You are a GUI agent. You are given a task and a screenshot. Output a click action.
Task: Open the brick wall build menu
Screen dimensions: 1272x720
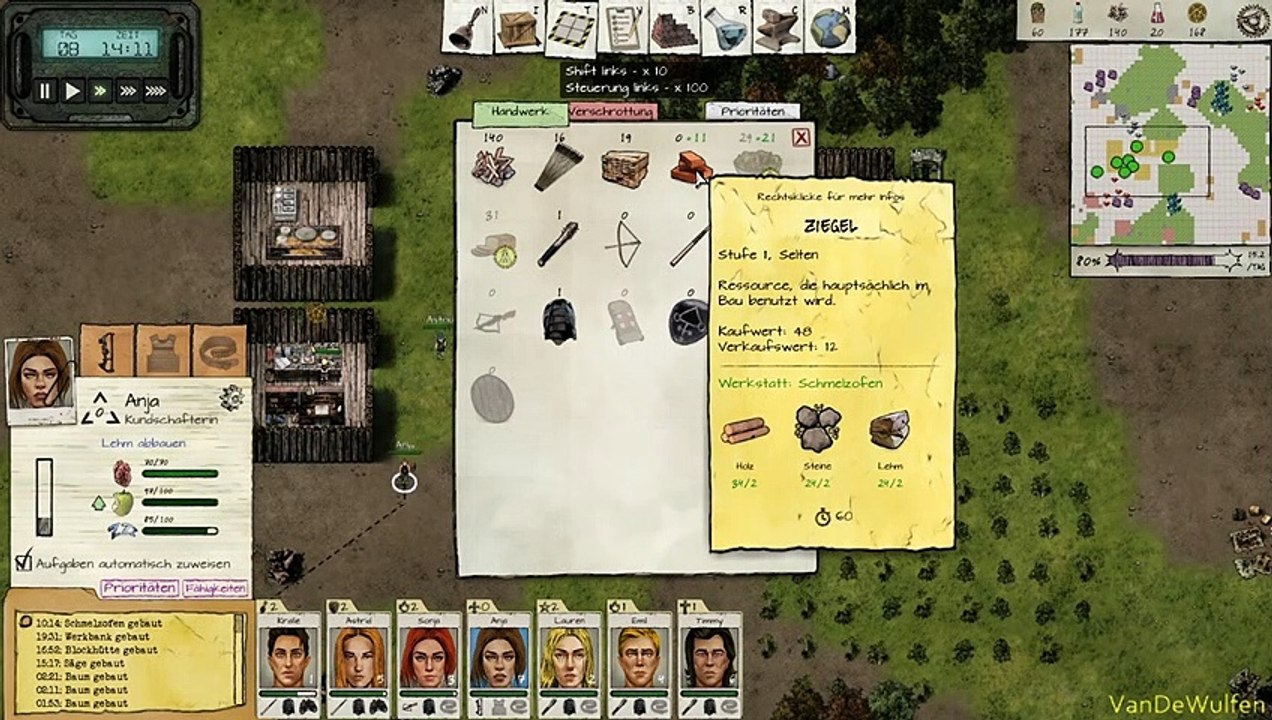675,28
